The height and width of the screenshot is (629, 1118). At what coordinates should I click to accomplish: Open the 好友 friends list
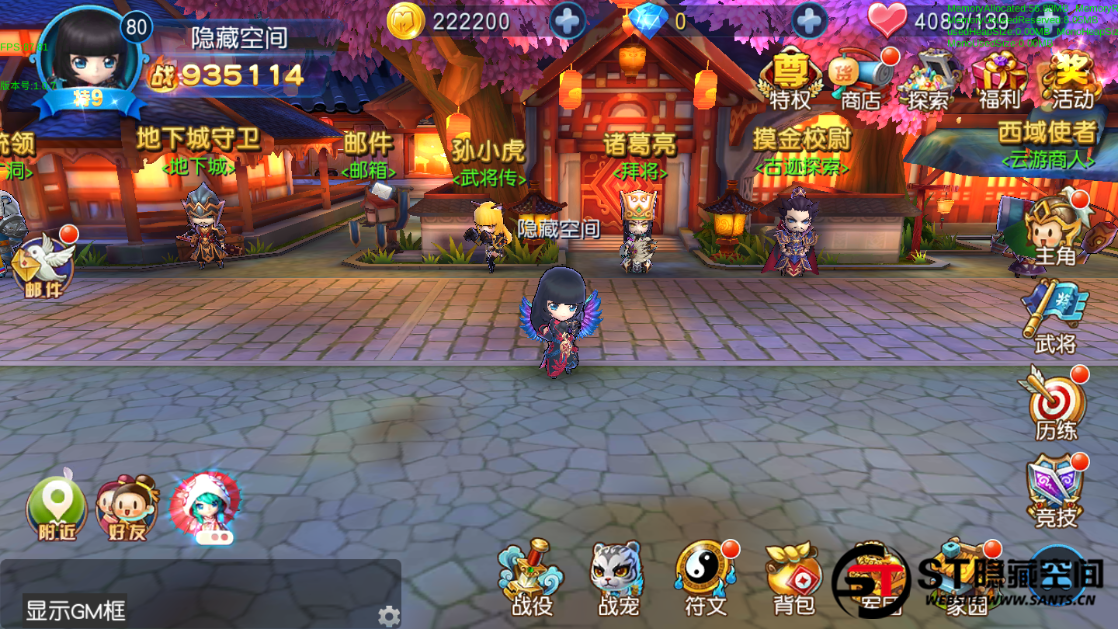pyautogui.click(x=127, y=509)
